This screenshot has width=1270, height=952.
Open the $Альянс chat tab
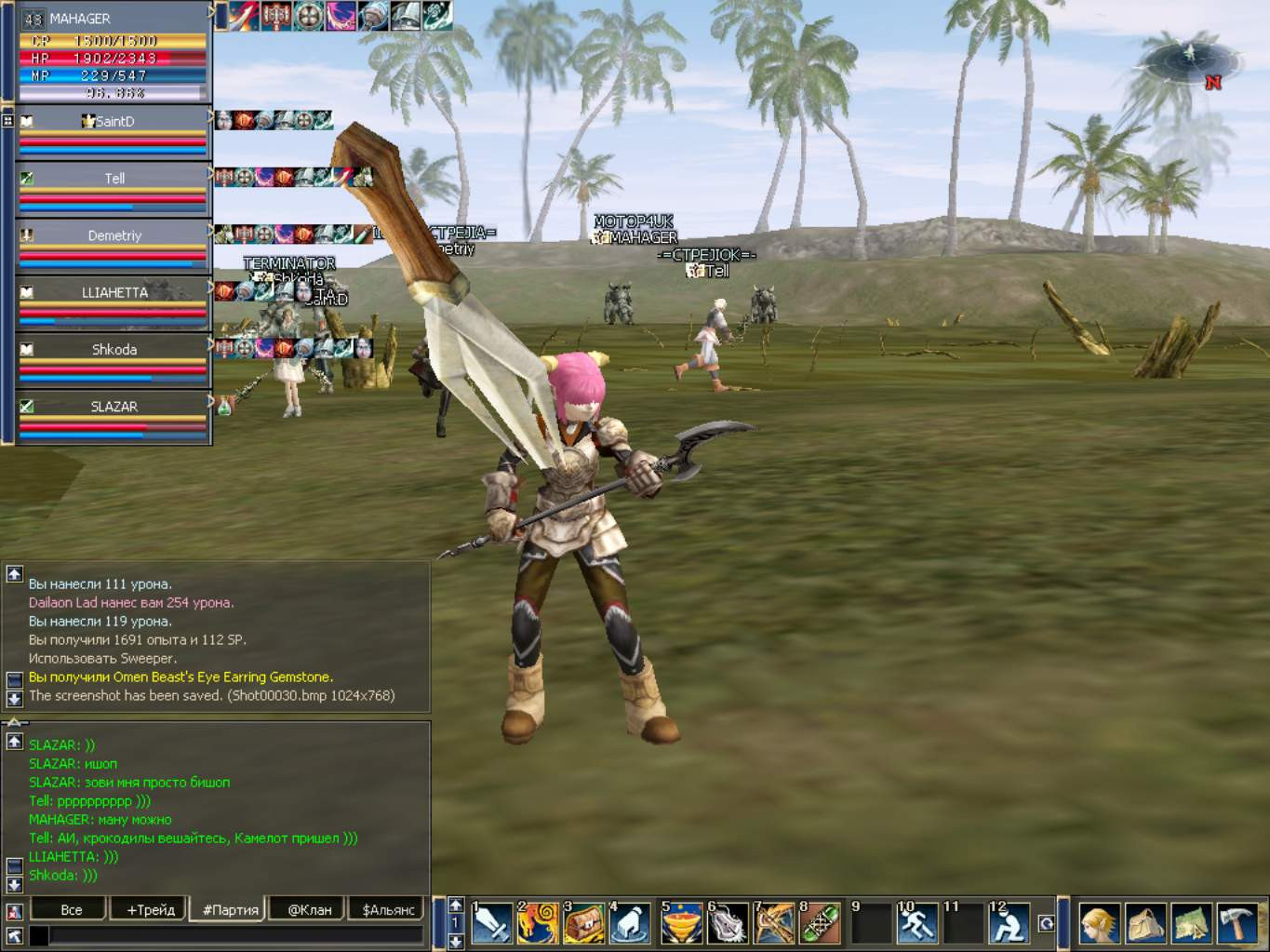click(x=388, y=909)
